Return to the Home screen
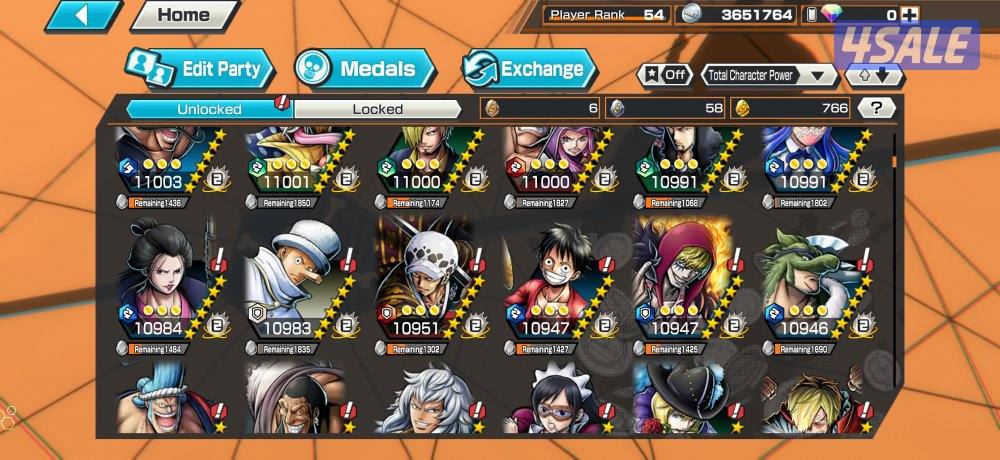This screenshot has width=1000, height=460. [184, 16]
